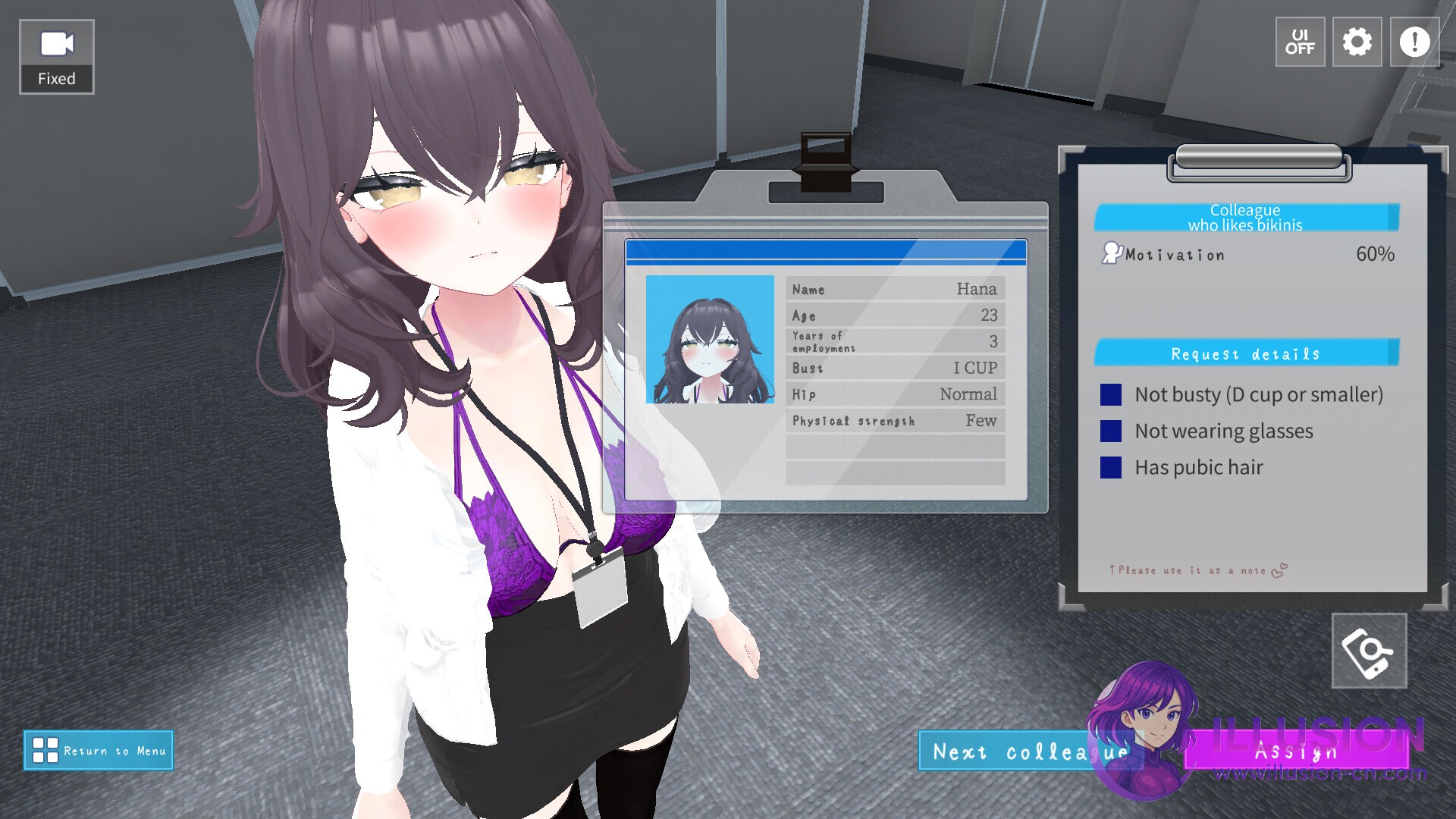Screen dimensions: 1456x819
Task: Check the 'Not wearing glasses' request box
Action: [1110, 431]
